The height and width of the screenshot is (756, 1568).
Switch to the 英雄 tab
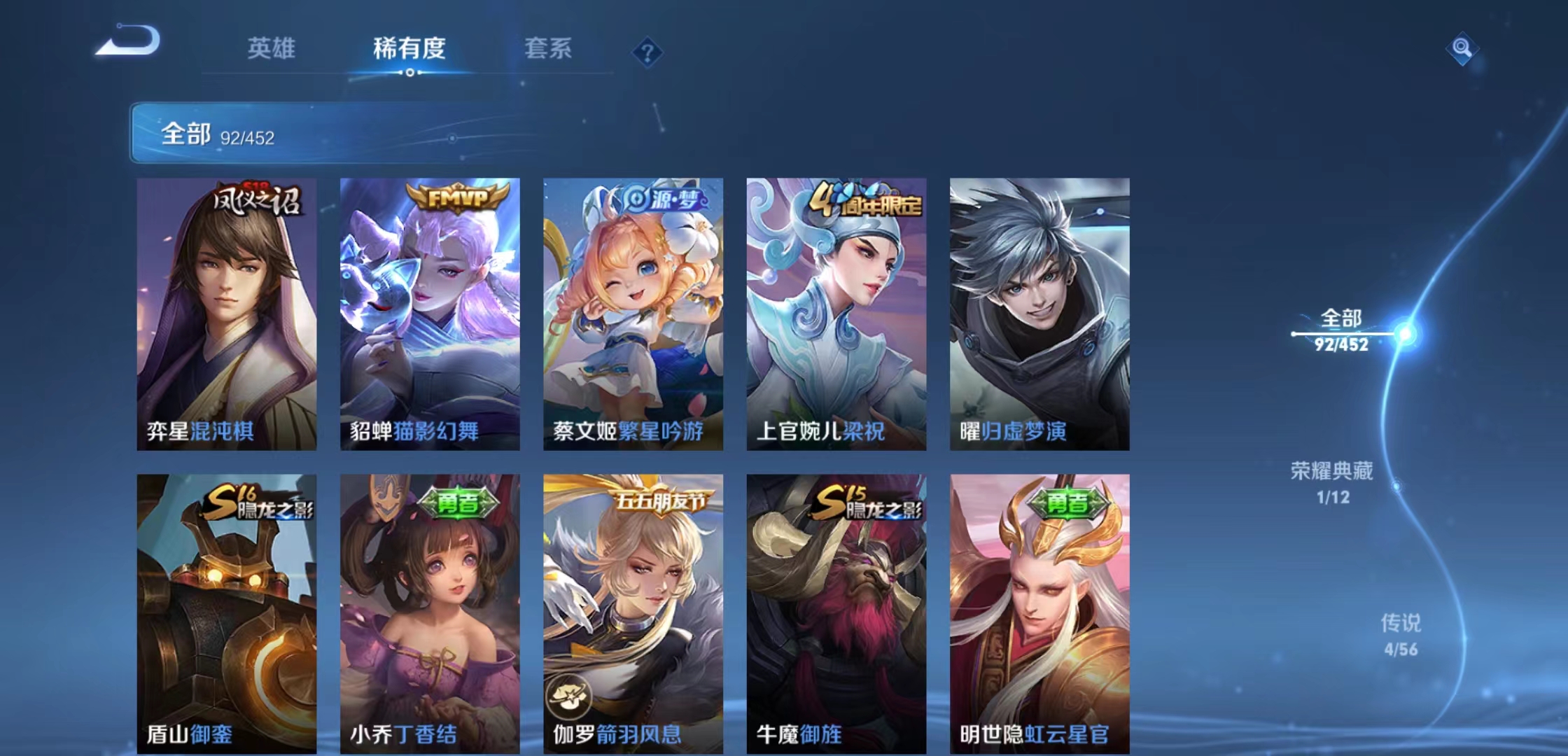pyautogui.click(x=271, y=49)
